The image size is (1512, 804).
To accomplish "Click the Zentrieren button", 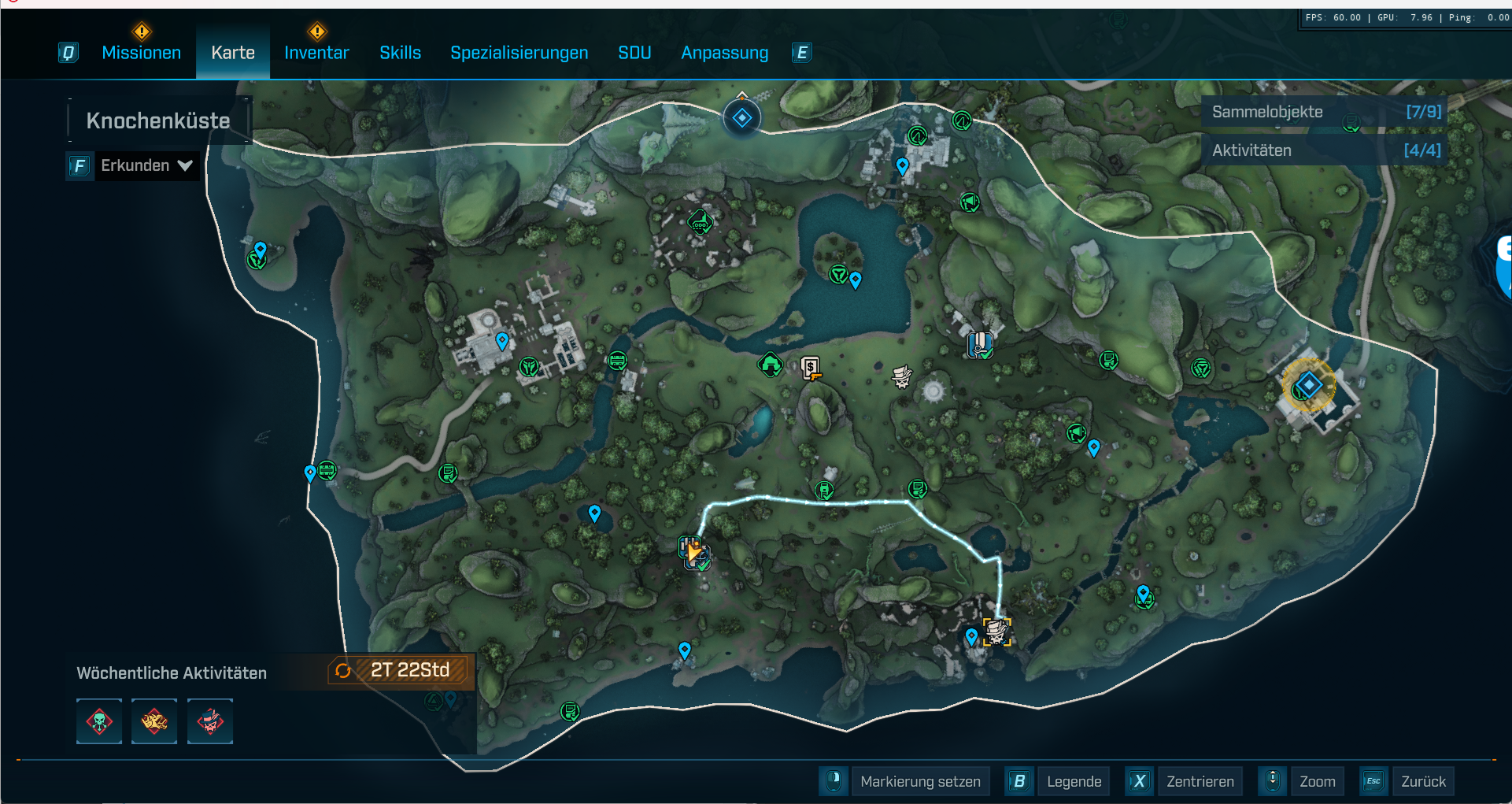I will point(1200,781).
